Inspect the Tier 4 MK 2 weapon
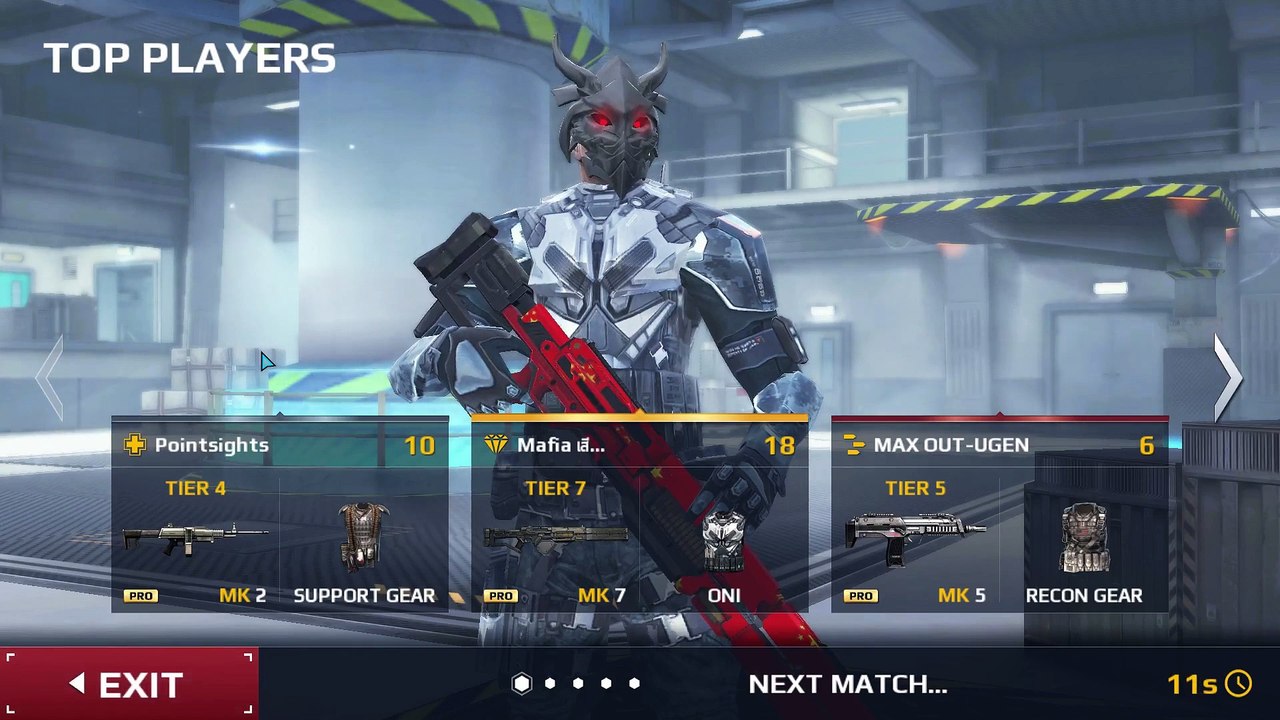 click(x=195, y=538)
